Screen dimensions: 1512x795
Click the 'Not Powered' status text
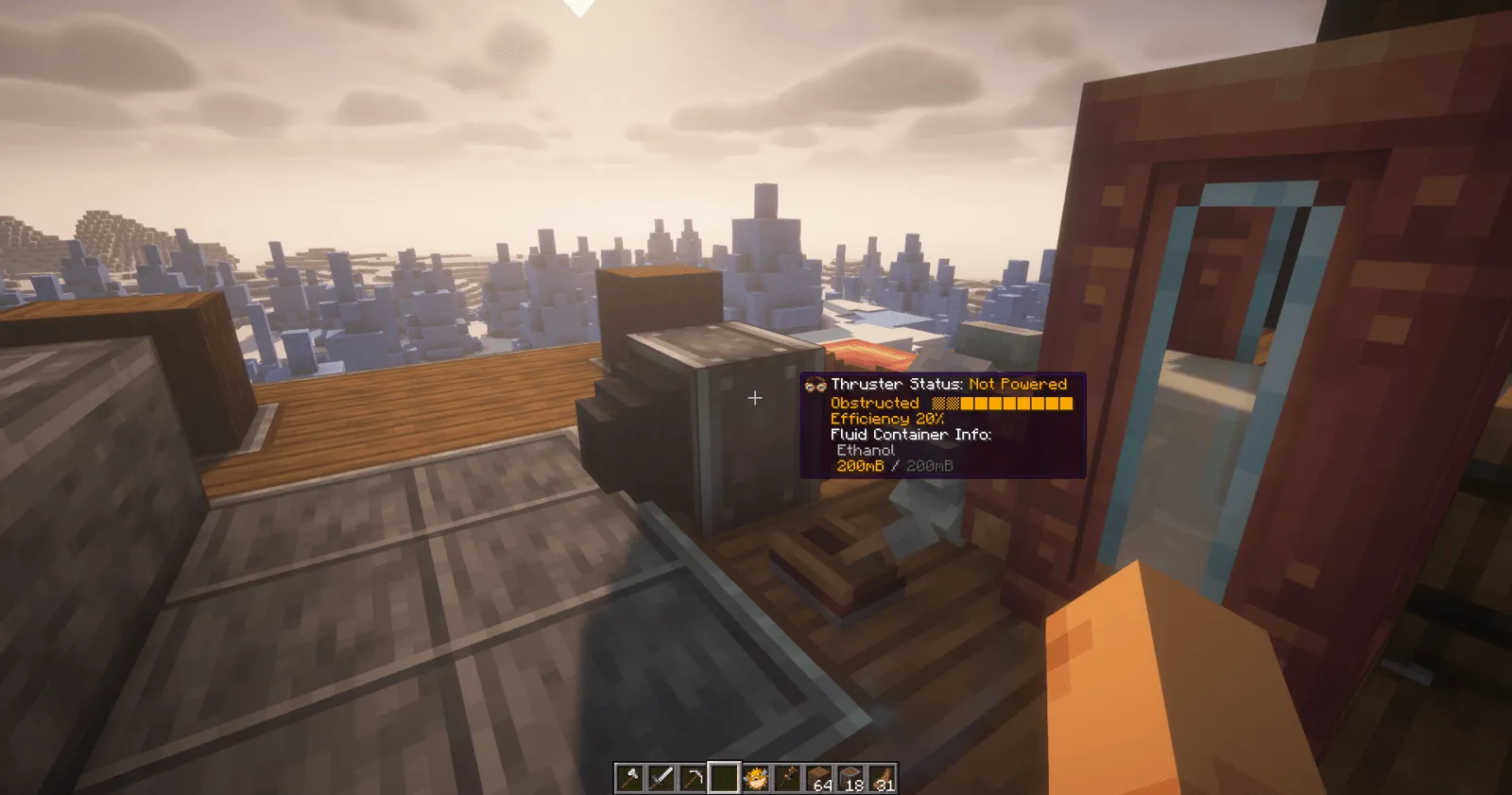tap(1017, 385)
